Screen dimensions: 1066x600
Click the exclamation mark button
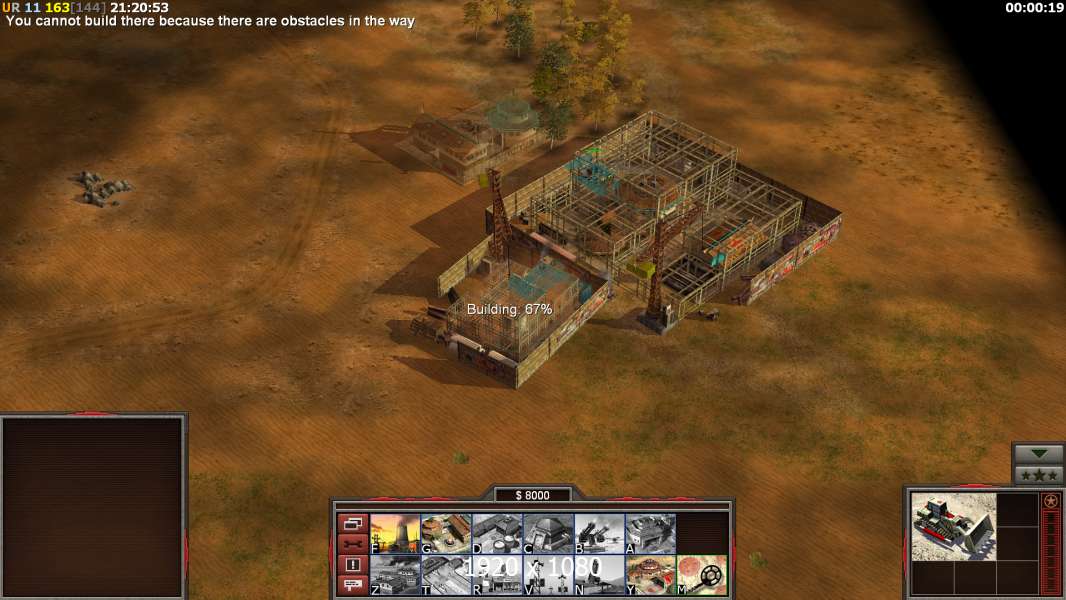[353, 565]
